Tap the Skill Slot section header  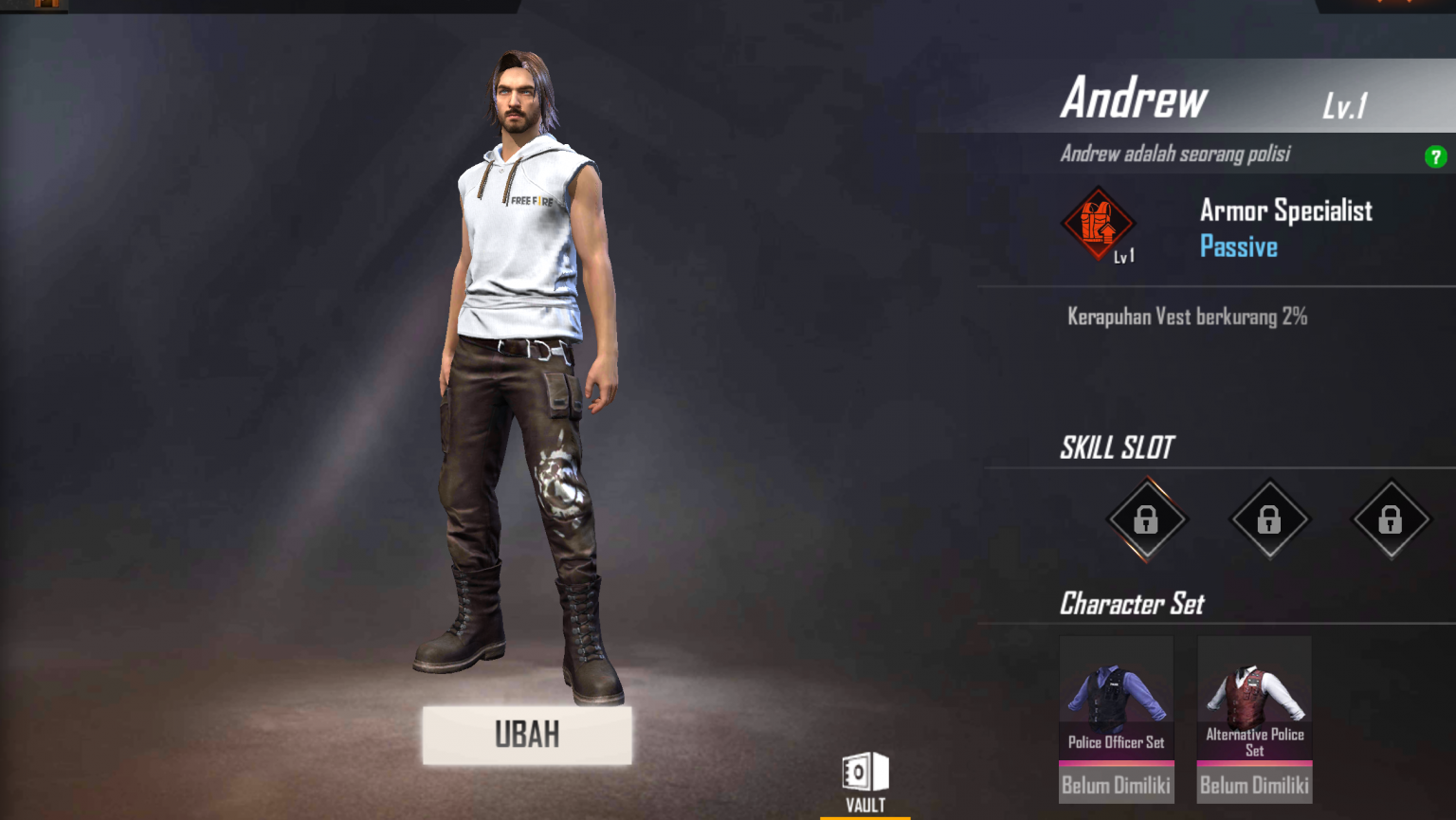coord(1117,447)
